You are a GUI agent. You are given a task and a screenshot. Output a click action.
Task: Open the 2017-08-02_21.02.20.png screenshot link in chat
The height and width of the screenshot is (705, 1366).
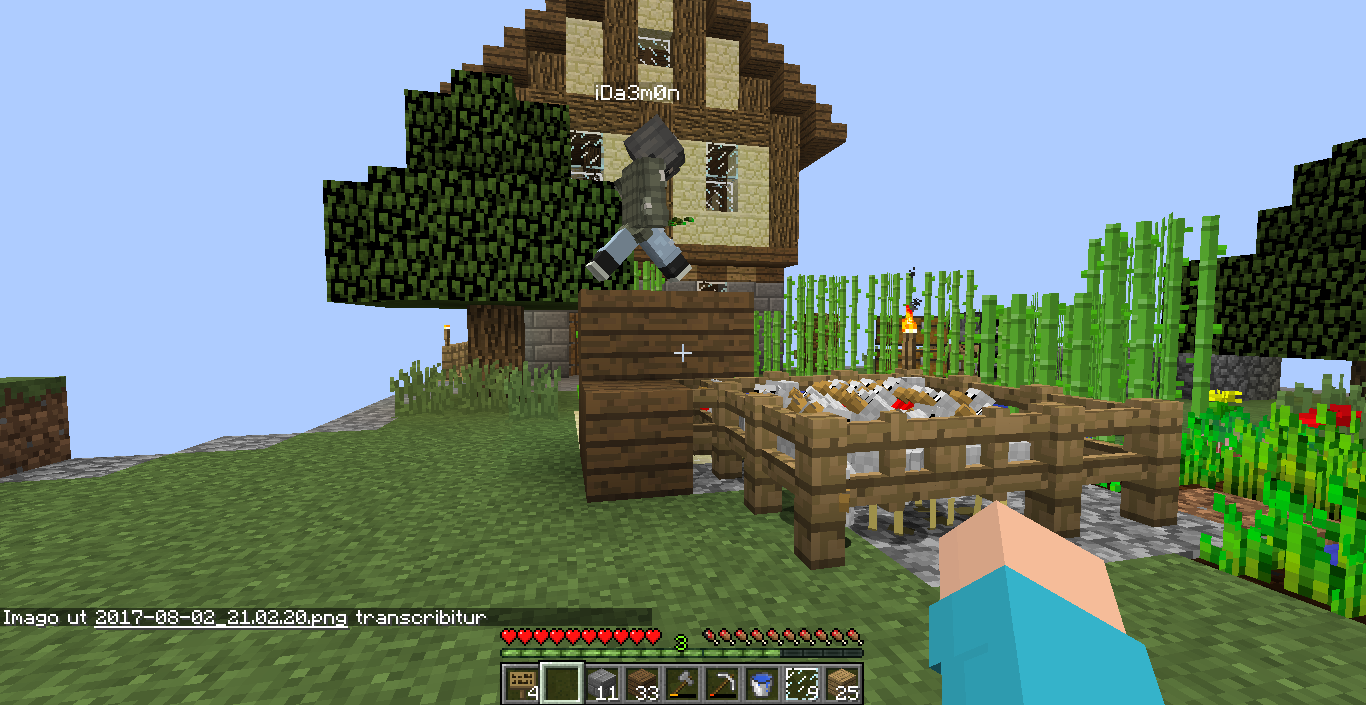click(221, 618)
